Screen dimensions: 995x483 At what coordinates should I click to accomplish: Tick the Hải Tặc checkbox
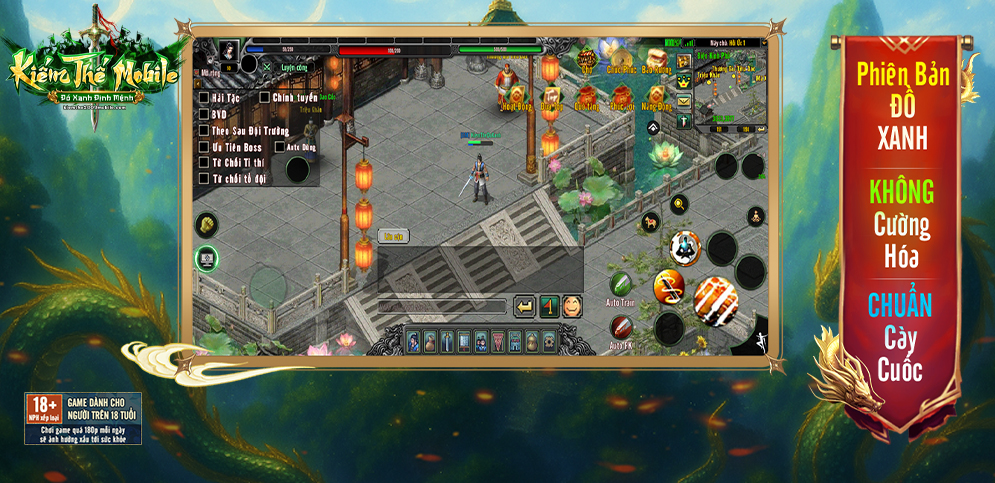[204, 98]
